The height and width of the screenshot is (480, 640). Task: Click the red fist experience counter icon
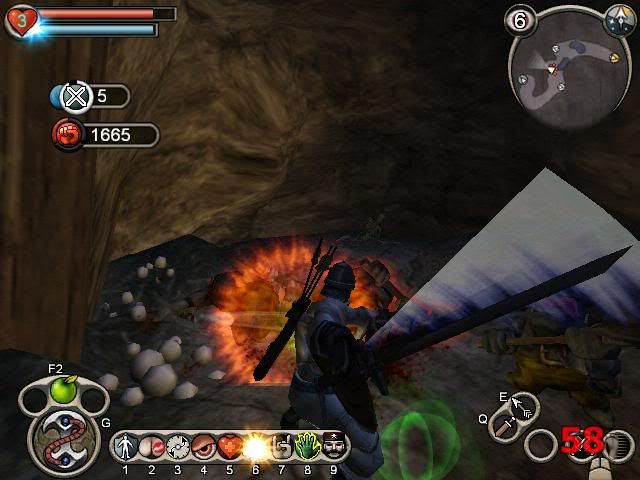(66, 134)
